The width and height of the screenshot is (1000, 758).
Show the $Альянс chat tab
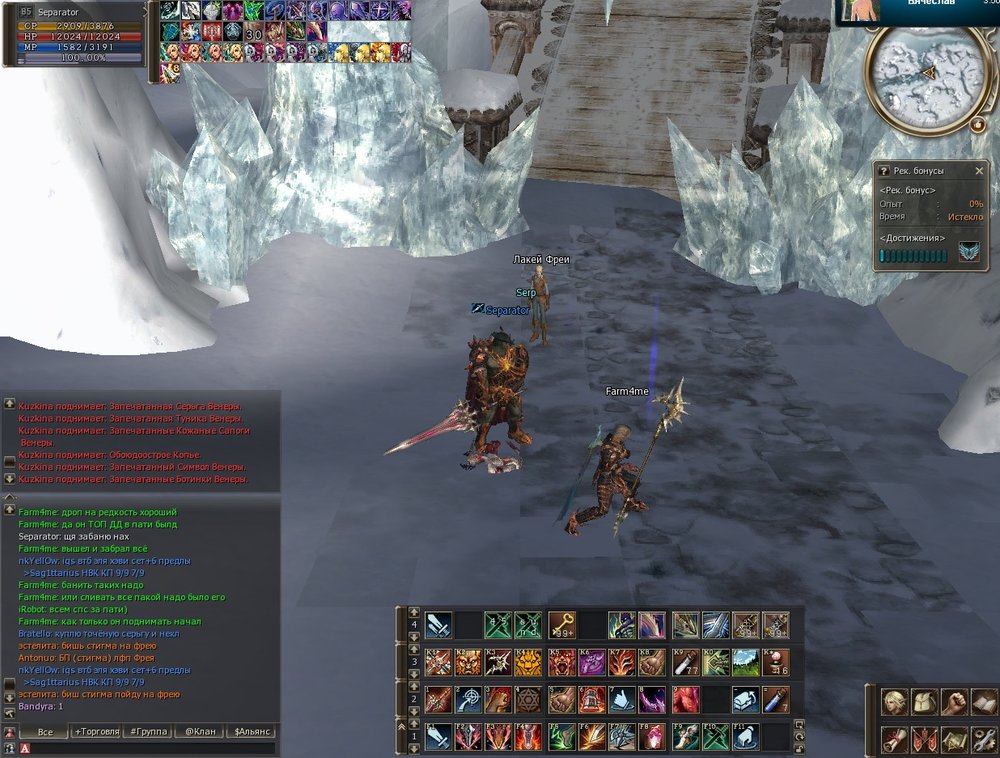[x=251, y=732]
